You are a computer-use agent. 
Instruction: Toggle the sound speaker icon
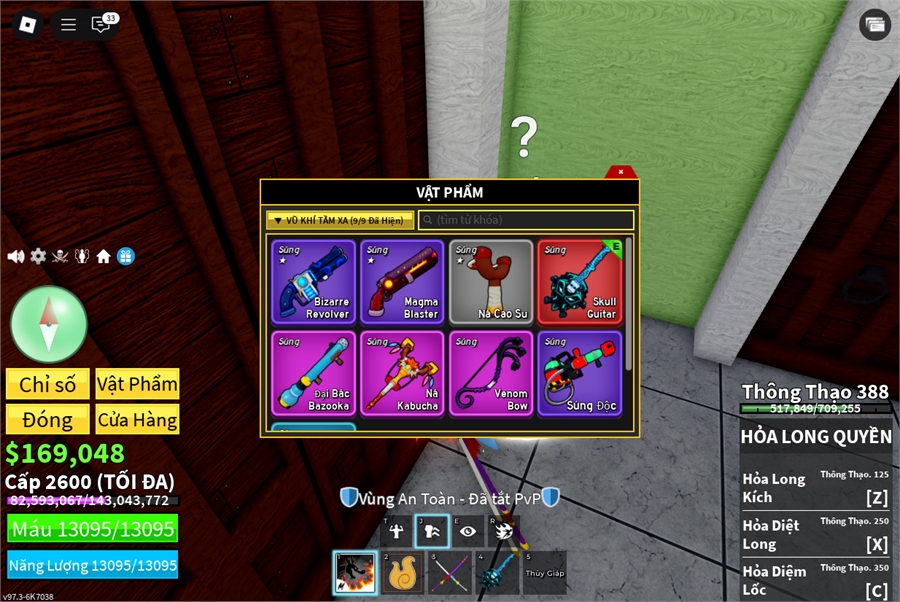coord(16,256)
